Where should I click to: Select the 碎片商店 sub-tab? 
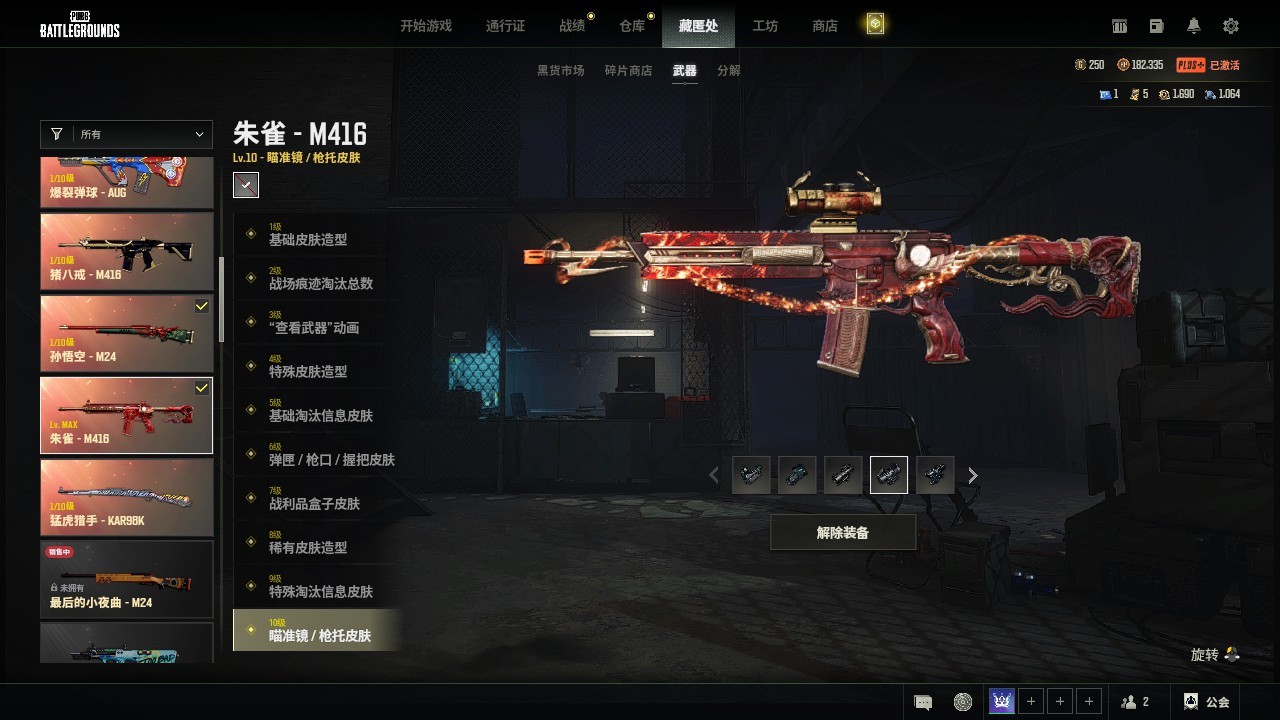628,71
